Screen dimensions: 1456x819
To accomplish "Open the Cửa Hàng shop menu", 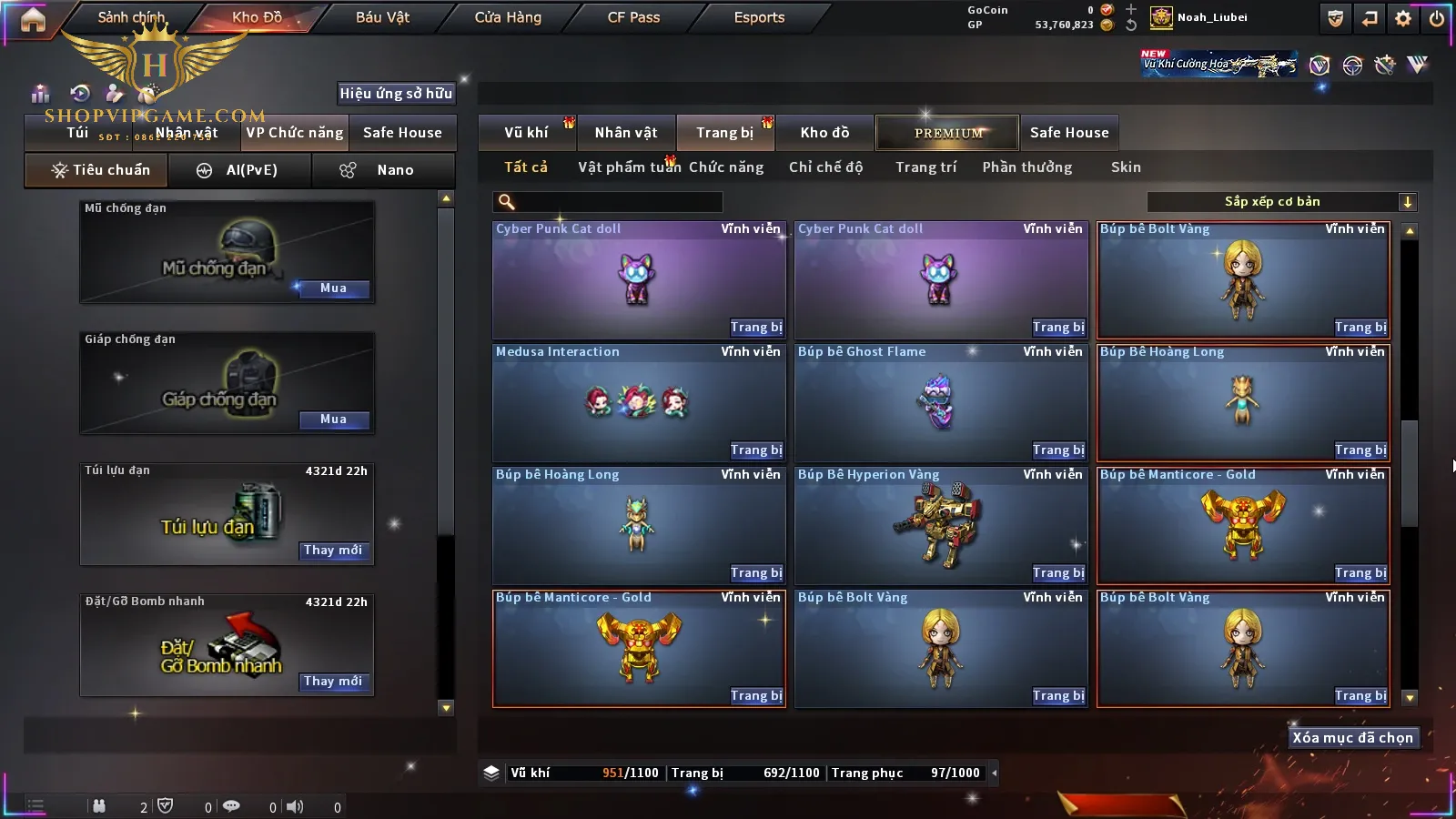I will point(508,17).
